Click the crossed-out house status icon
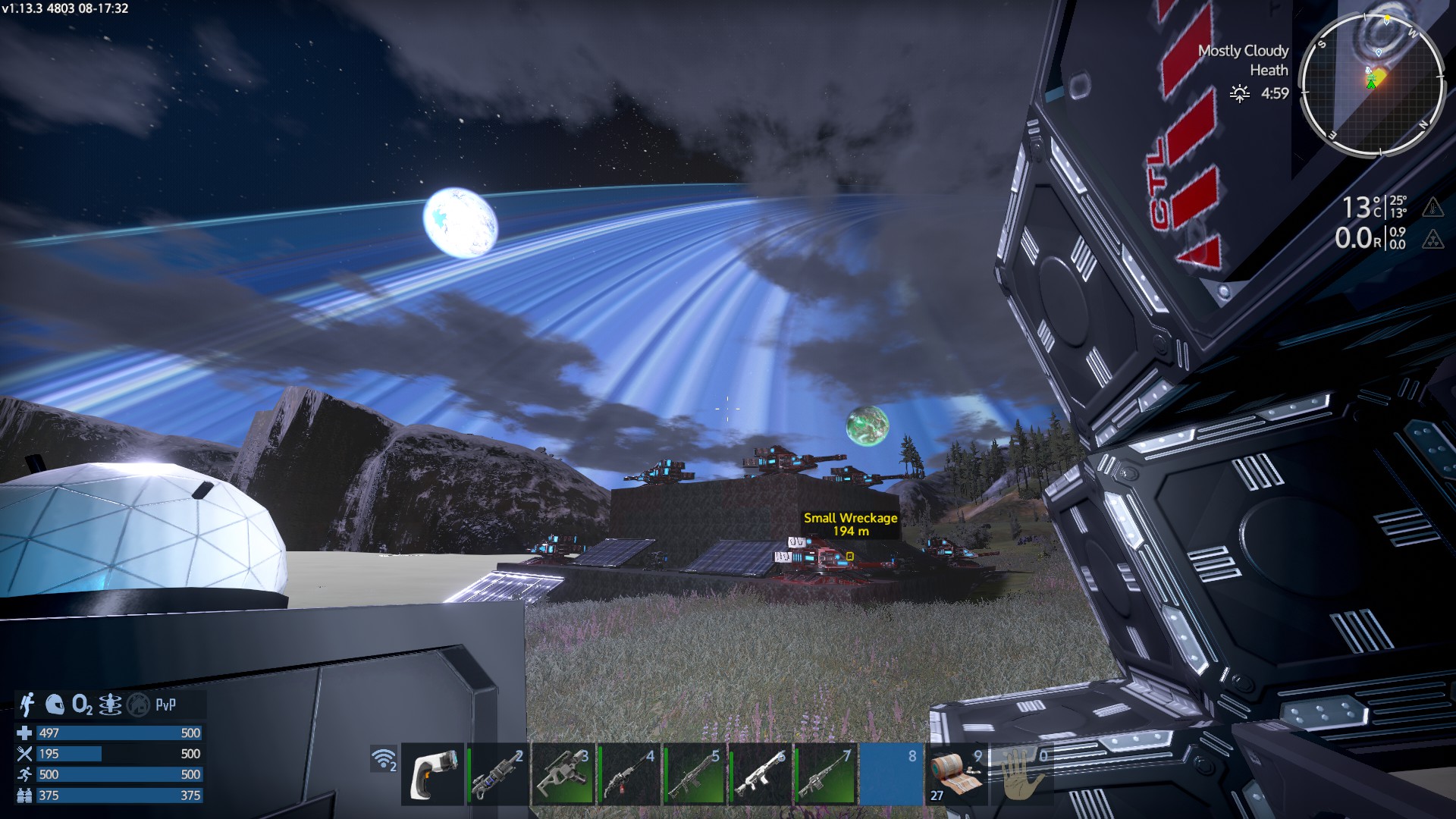 coord(138,705)
